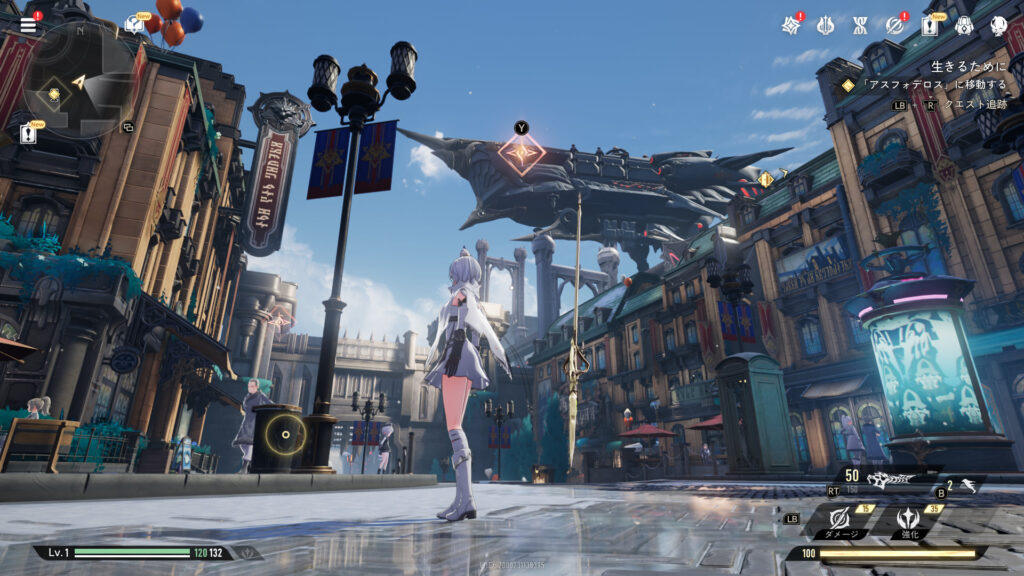Open the trident emblem menu icon
Image resolution: width=1024 pixels, height=576 pixels.
click(825, 25)
